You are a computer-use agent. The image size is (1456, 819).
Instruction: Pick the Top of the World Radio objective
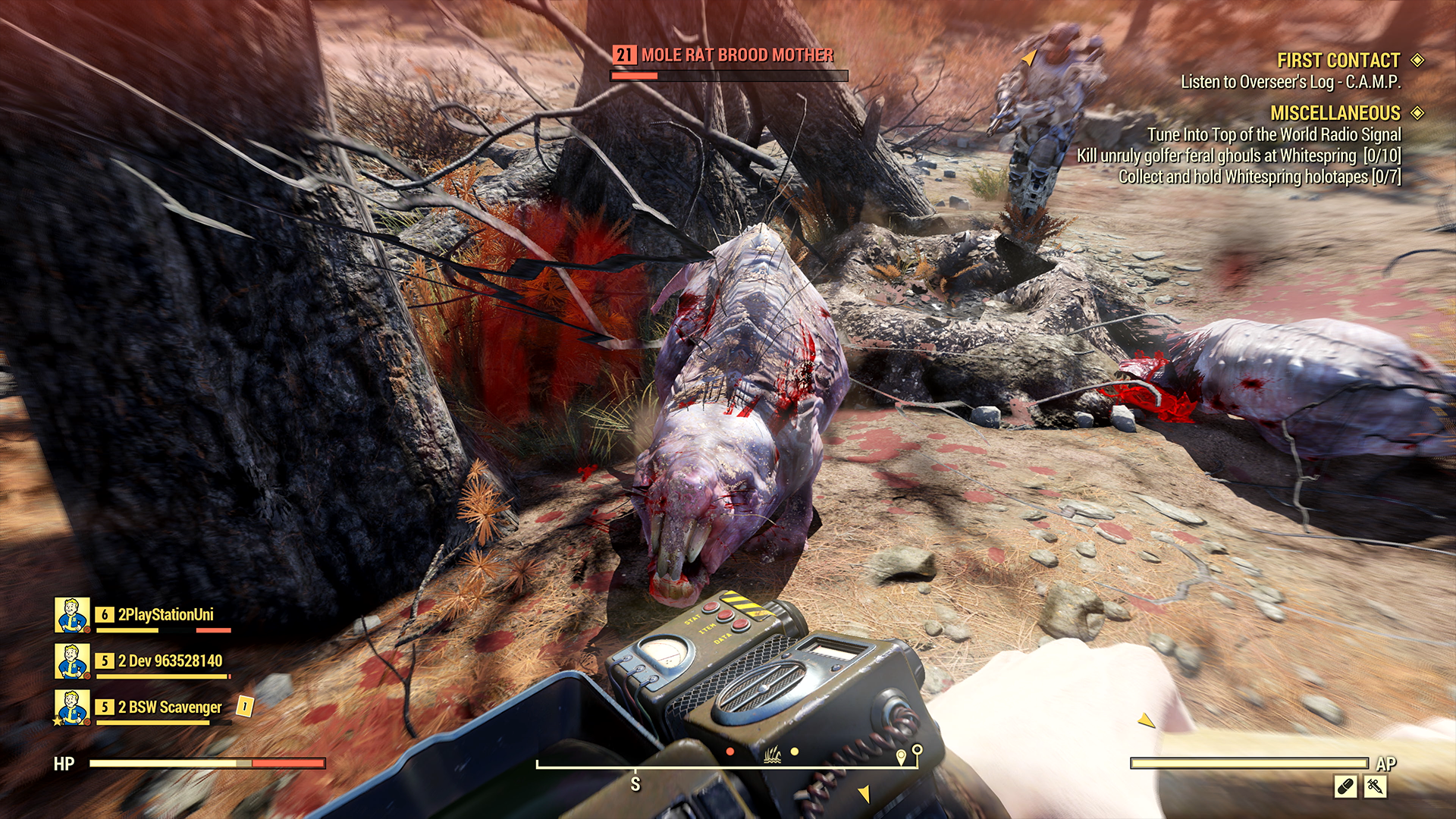tap(1273, 135)
